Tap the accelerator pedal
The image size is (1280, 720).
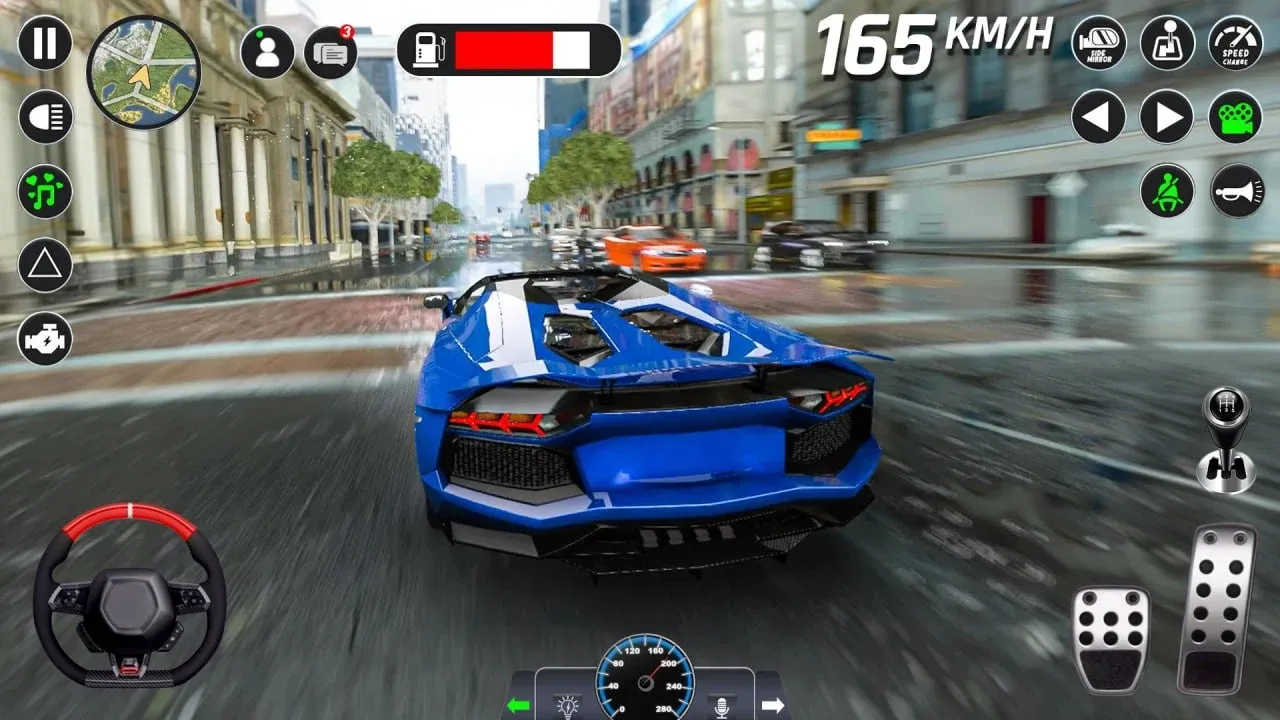click(x=1216, y=608)
